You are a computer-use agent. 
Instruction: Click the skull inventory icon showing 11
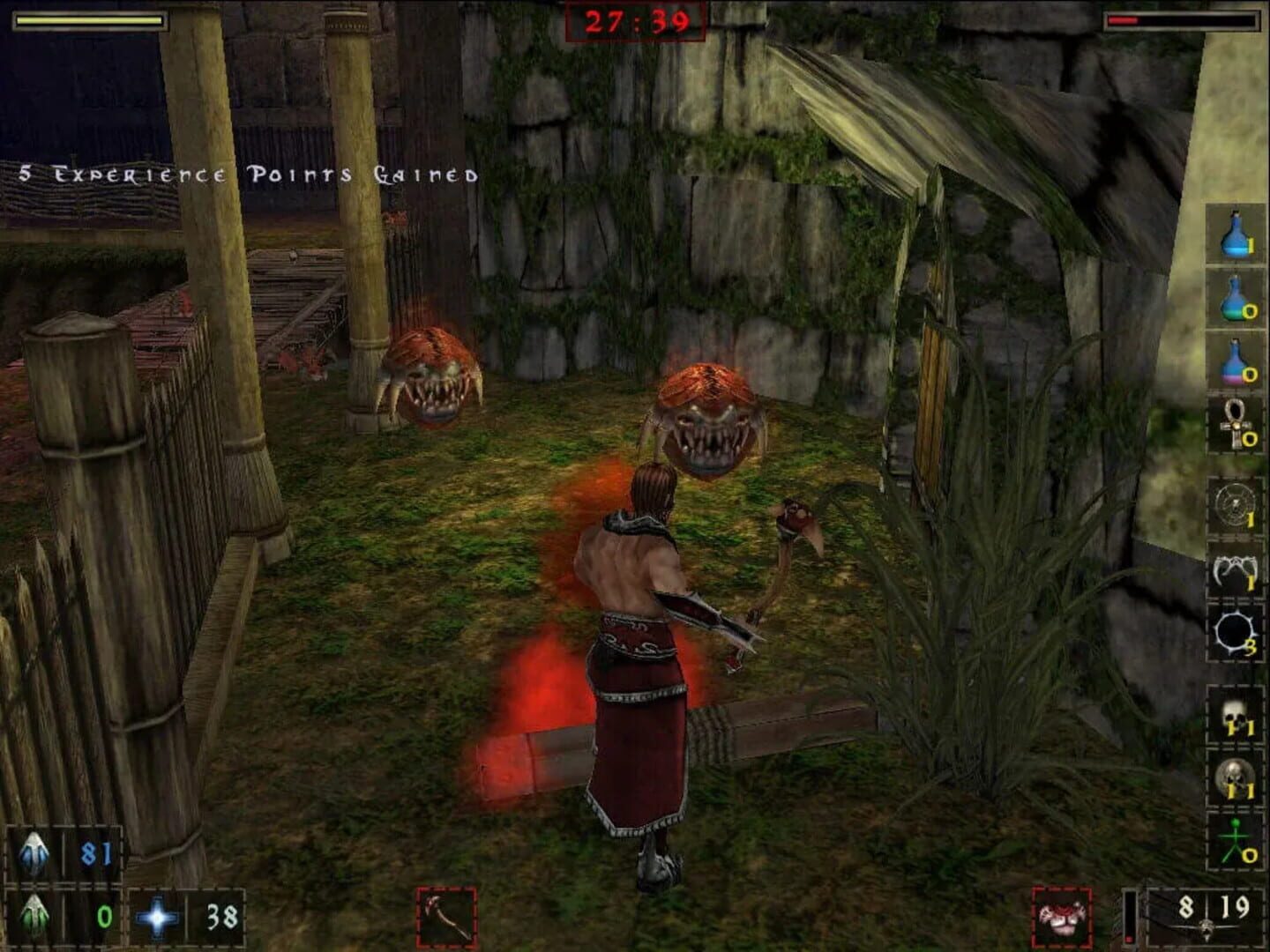[1235, 716]
